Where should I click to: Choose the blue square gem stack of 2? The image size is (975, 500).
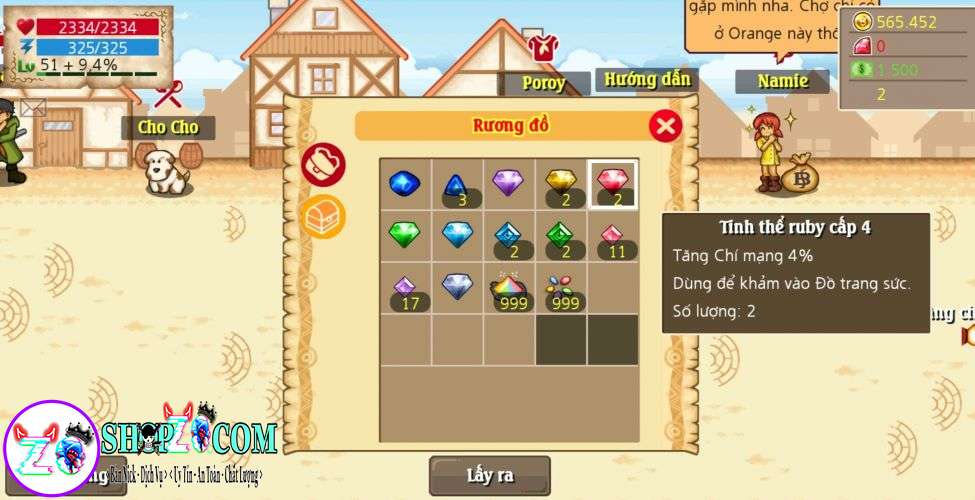(x=508, y=237)
